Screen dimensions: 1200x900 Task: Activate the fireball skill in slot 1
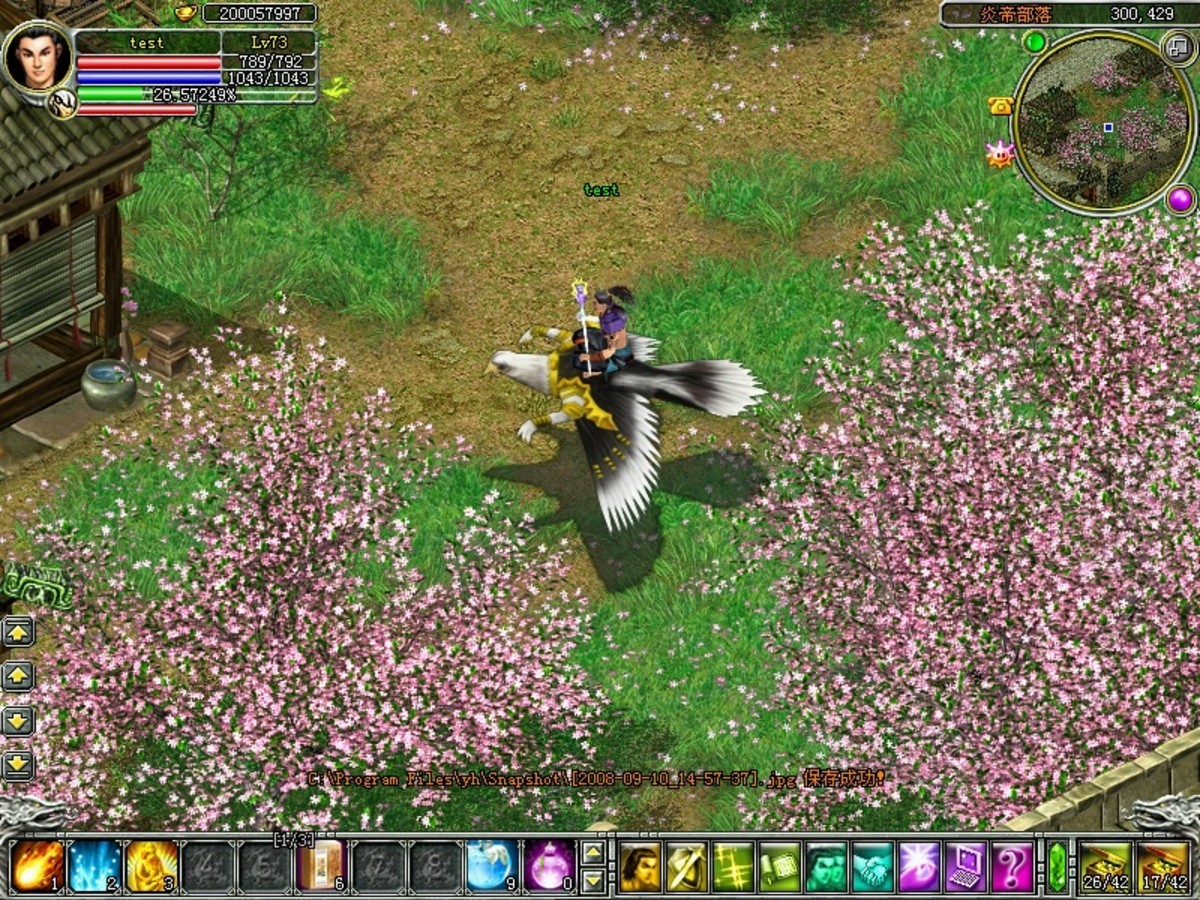(37, 866)
